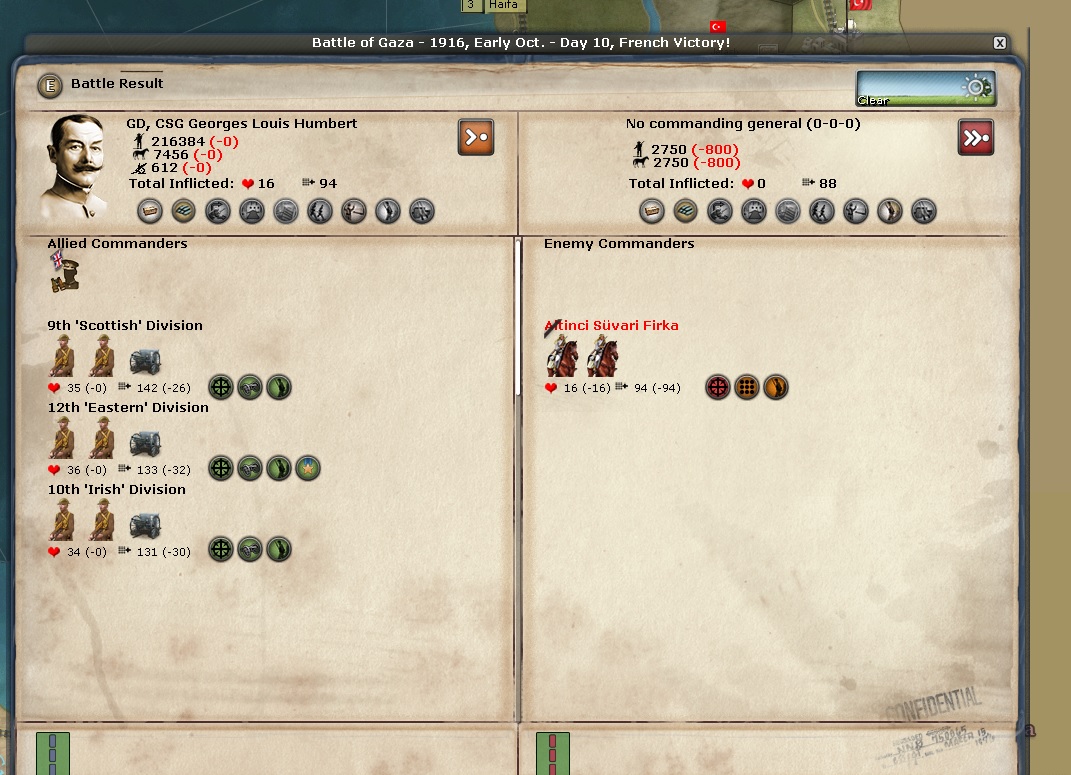The image size is (1071, 775).
Task: Select the 10th 'Irish' Division entry
Action: click(x=116, y=490)
